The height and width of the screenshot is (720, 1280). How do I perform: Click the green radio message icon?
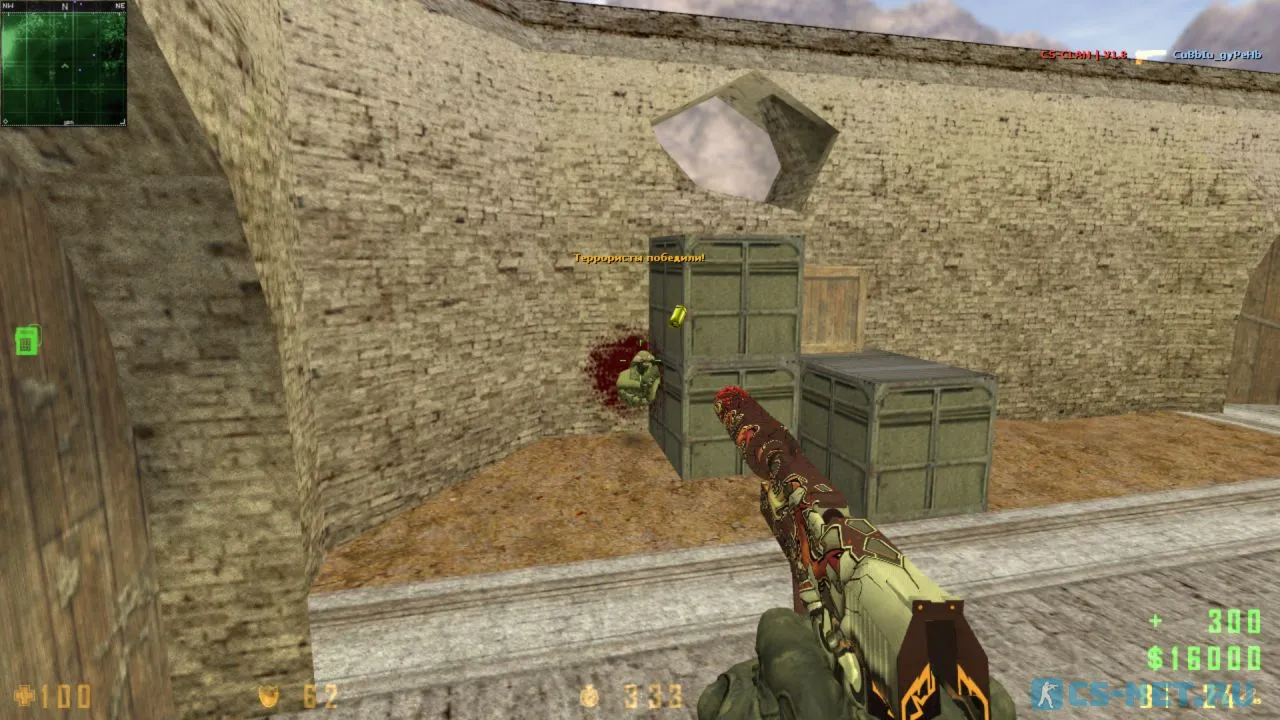pos(25,341)
